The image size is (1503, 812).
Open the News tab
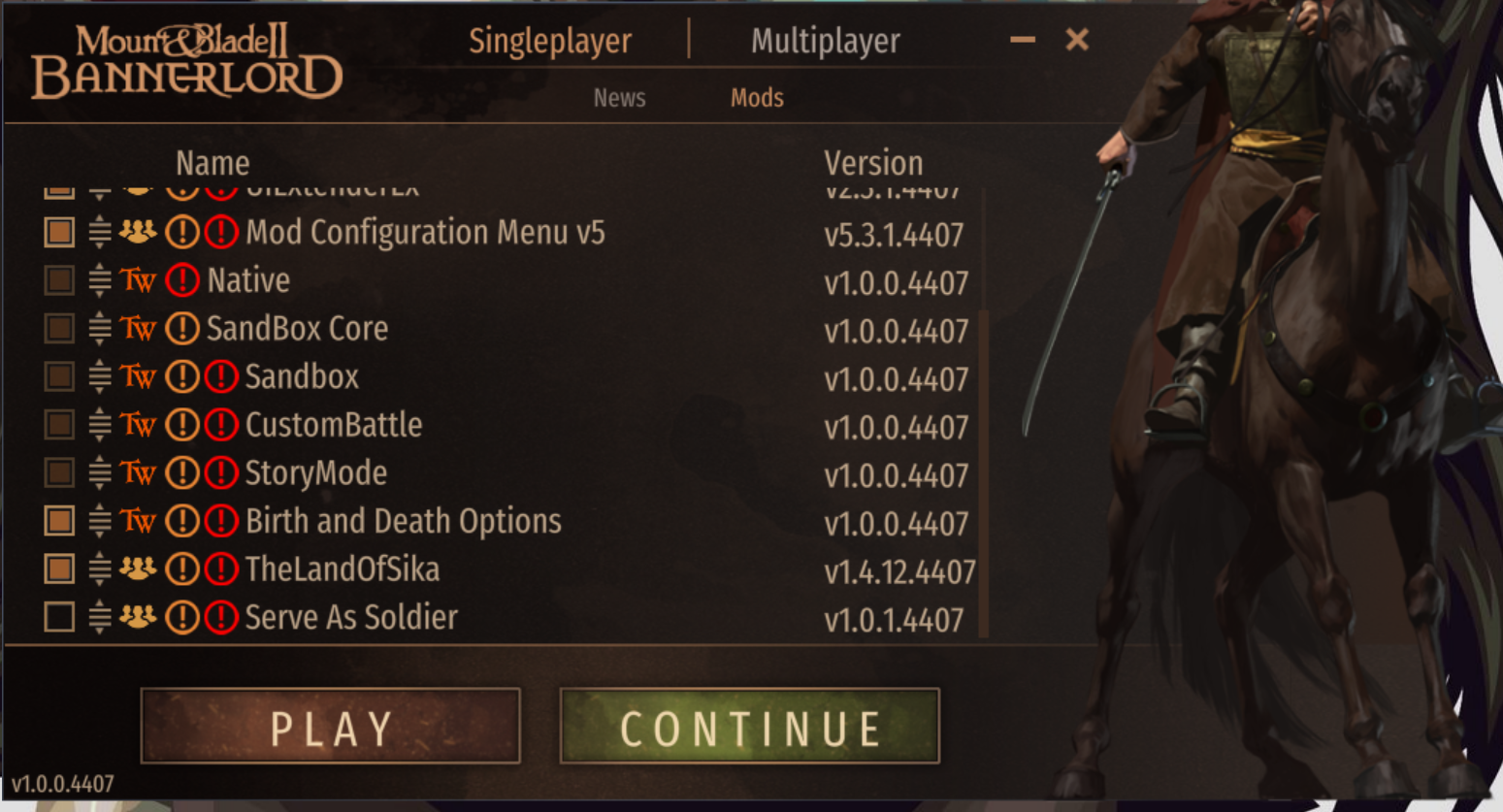pos(619,98)
